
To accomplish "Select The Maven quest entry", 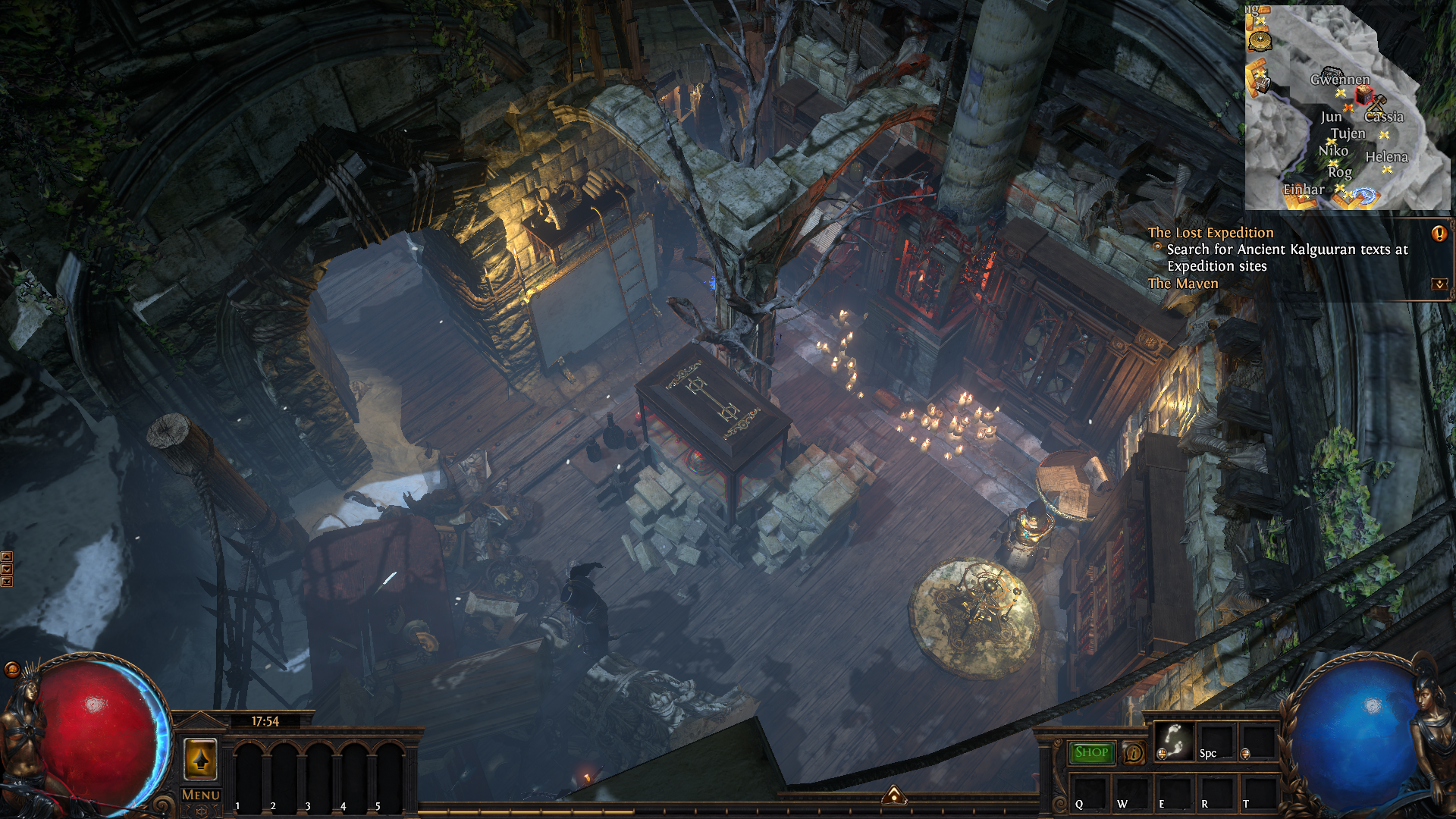I will tap(1183, 284).
